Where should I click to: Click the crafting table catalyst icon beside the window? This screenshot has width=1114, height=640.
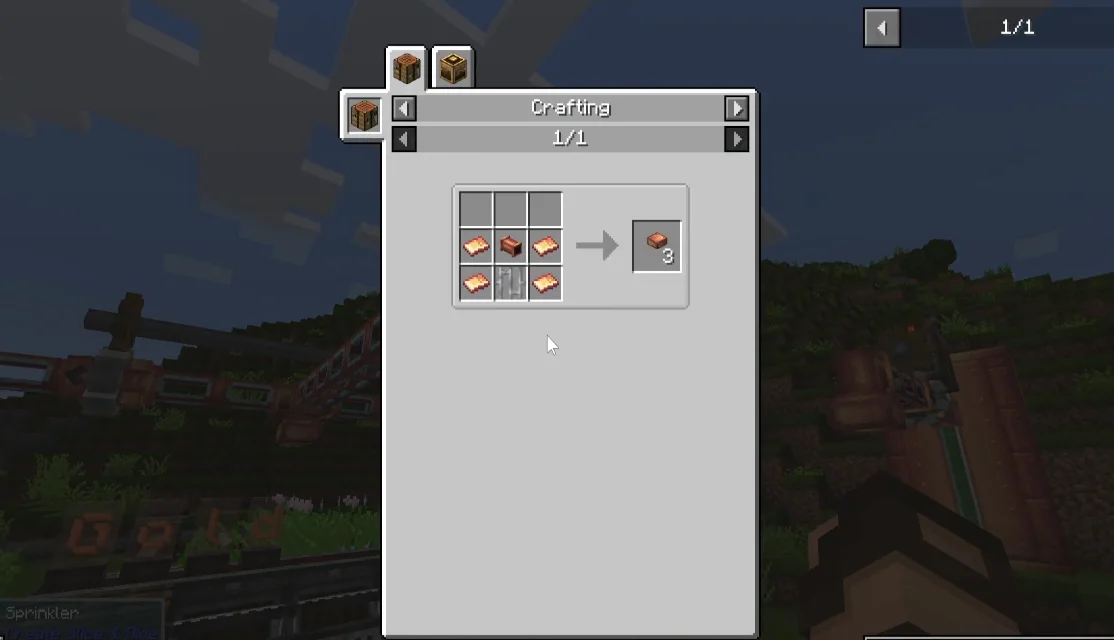[x=364, y=115]
